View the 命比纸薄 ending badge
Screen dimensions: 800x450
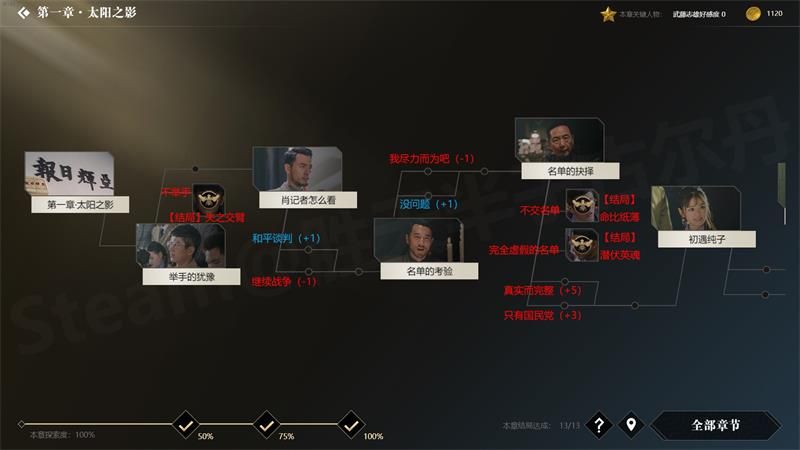pos(581,204)
